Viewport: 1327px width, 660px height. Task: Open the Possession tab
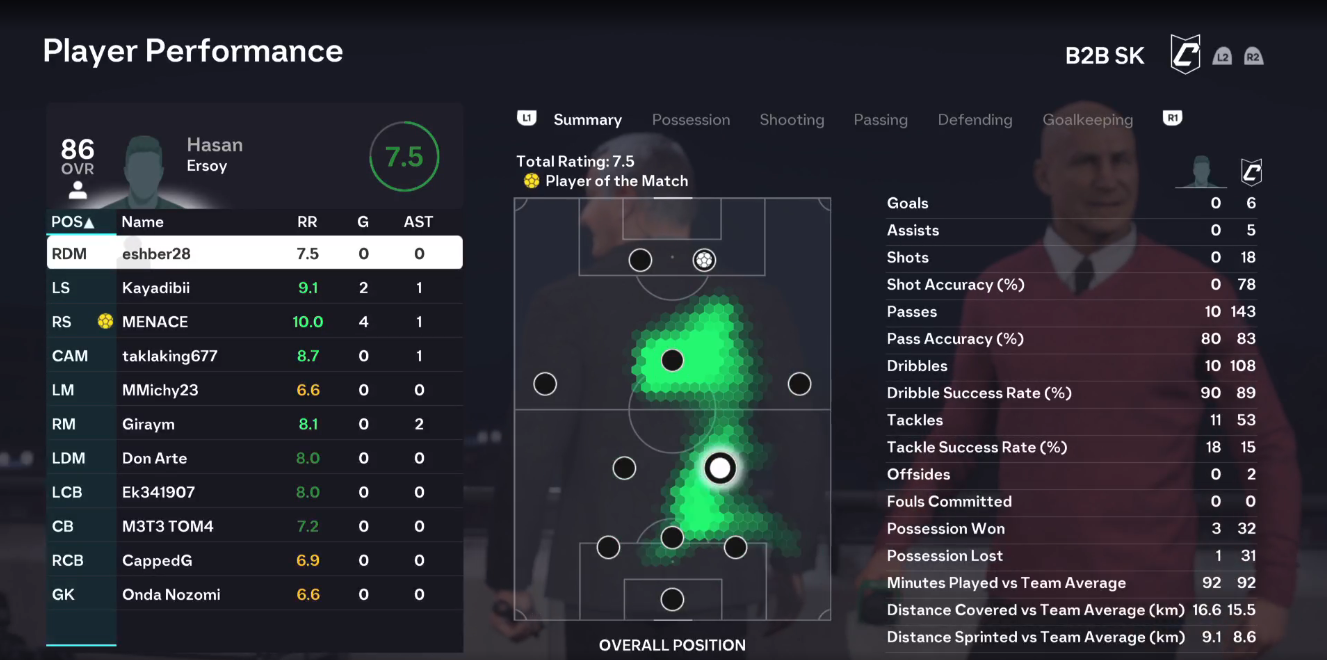point(691,120)
